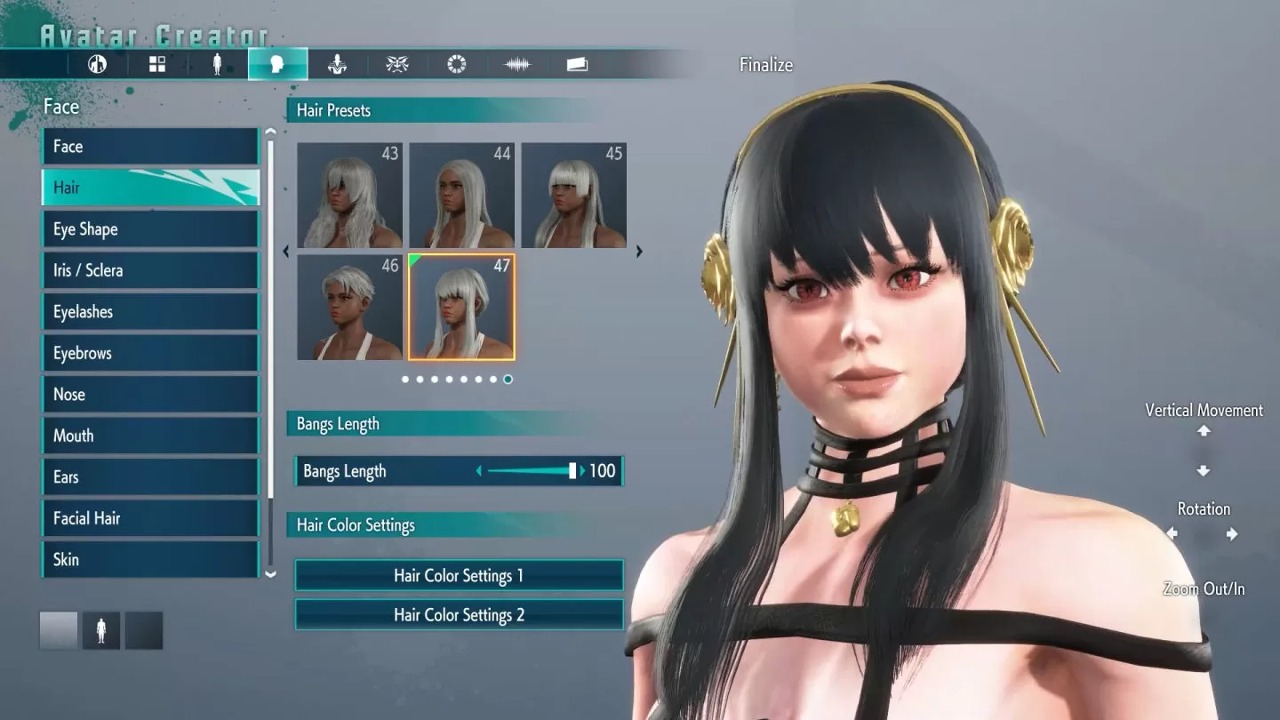Open Facial Hair options
1280x720 pixels.
click(150, 519)
